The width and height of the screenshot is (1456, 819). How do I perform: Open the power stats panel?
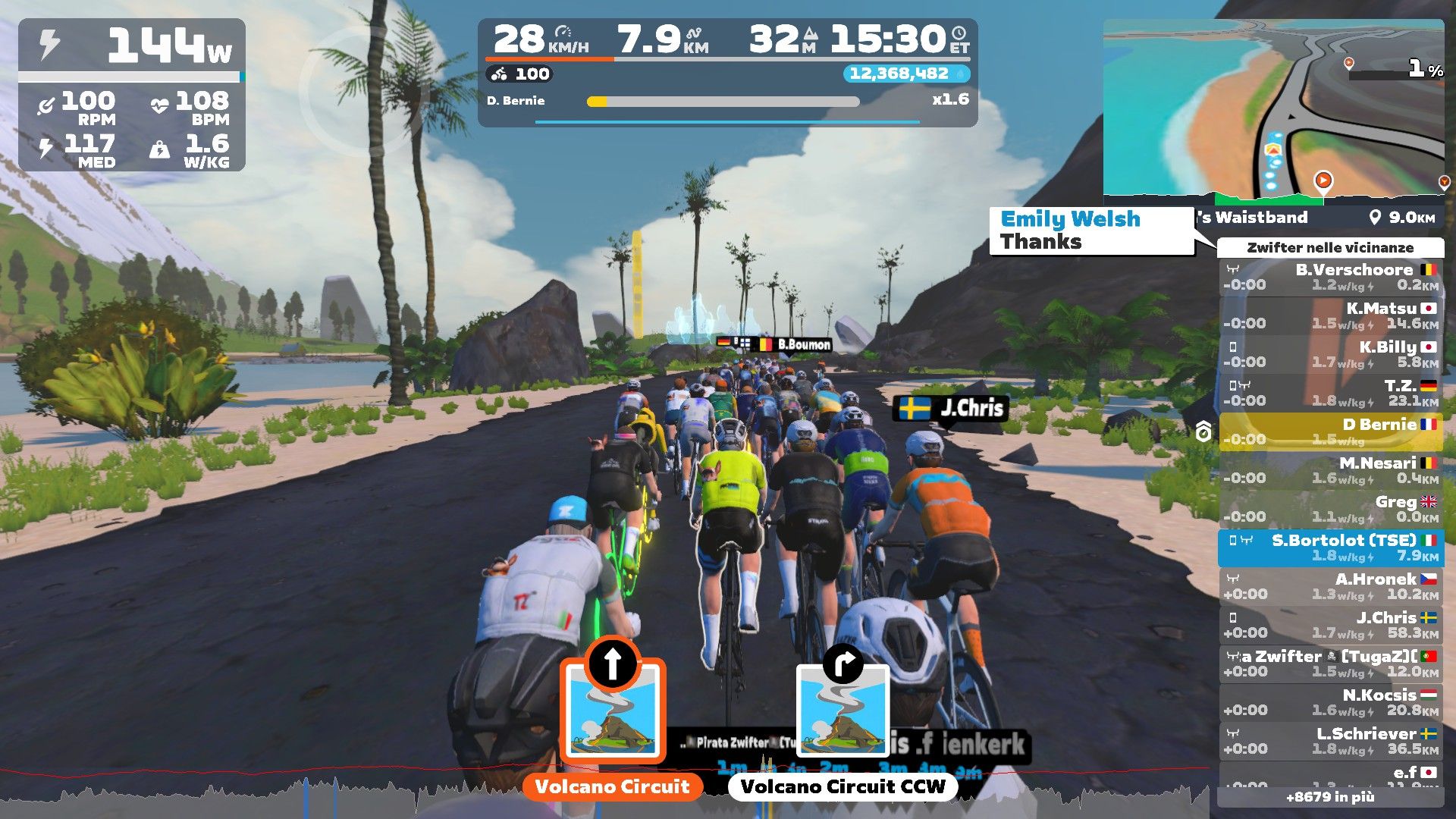(x=131, y=95)
